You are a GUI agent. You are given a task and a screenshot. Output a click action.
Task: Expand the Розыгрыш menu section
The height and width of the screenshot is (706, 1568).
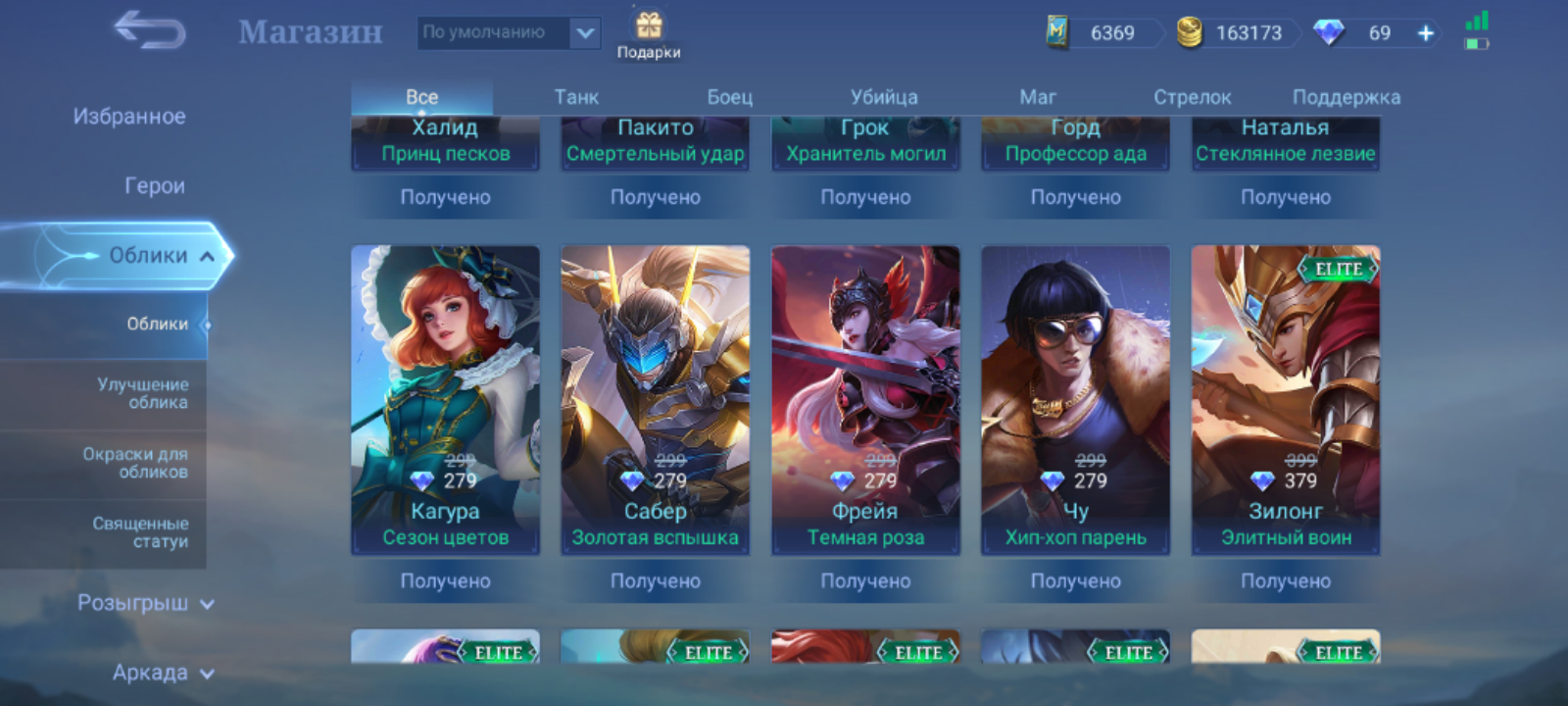[144, 603]
